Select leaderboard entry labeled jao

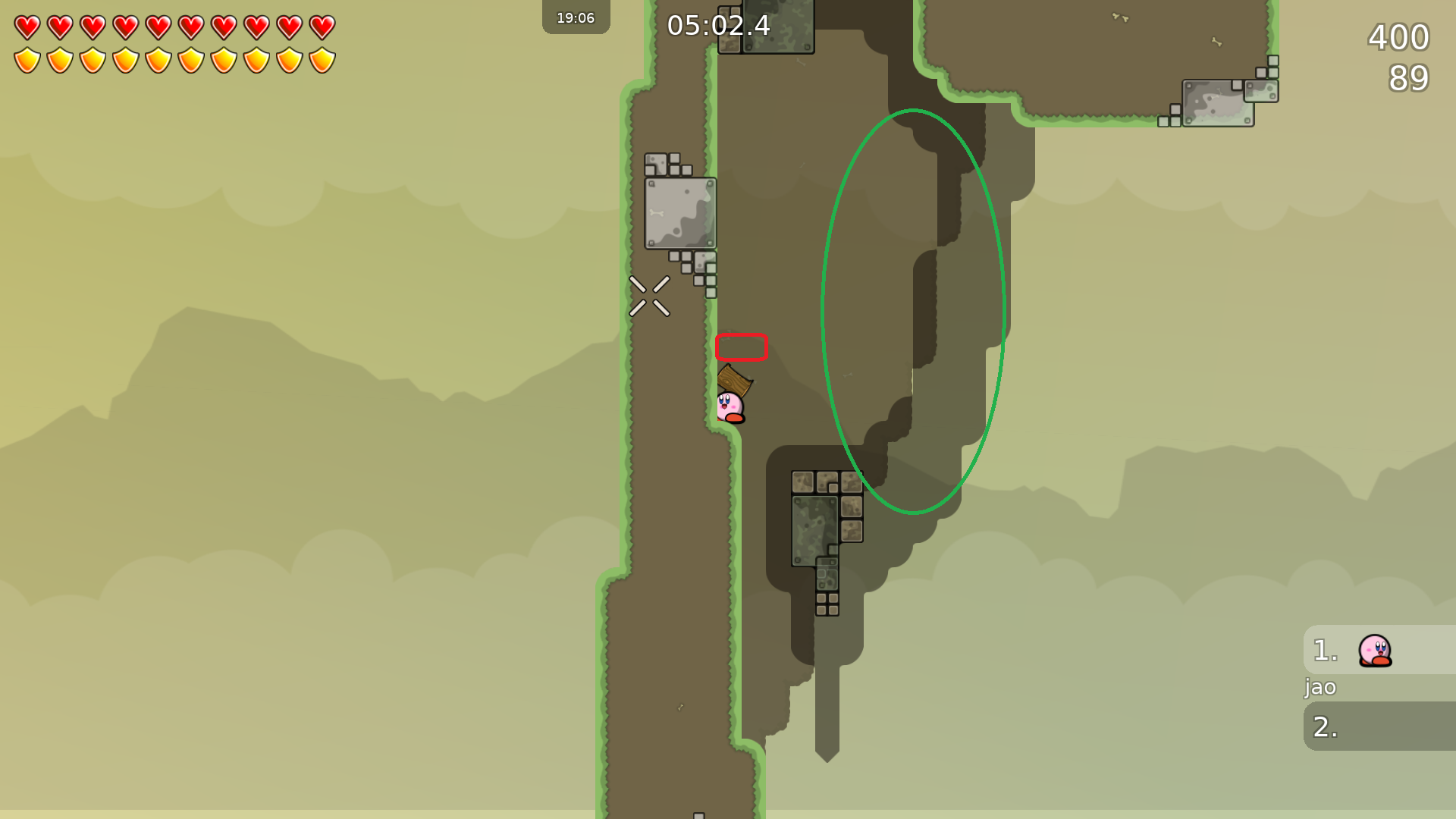1319,688
